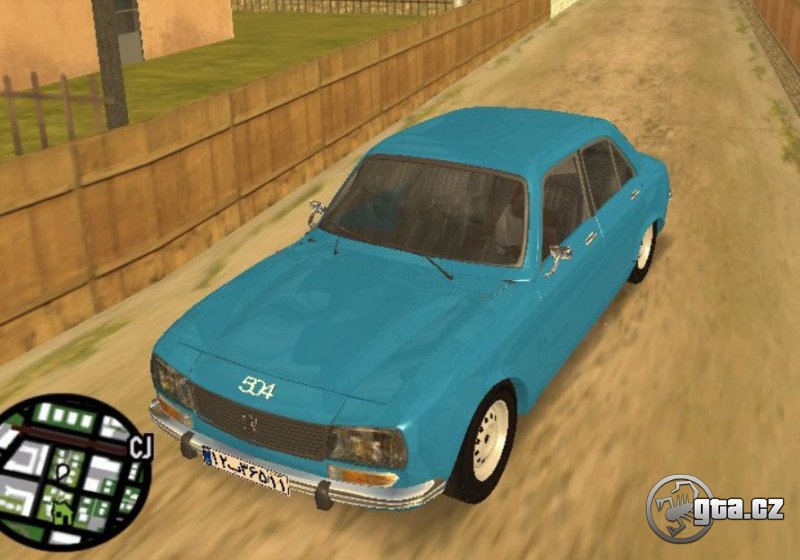Open the gta.cz watermark logo
The height and width of the screenshot is (560, 800).
coord(714,508)
